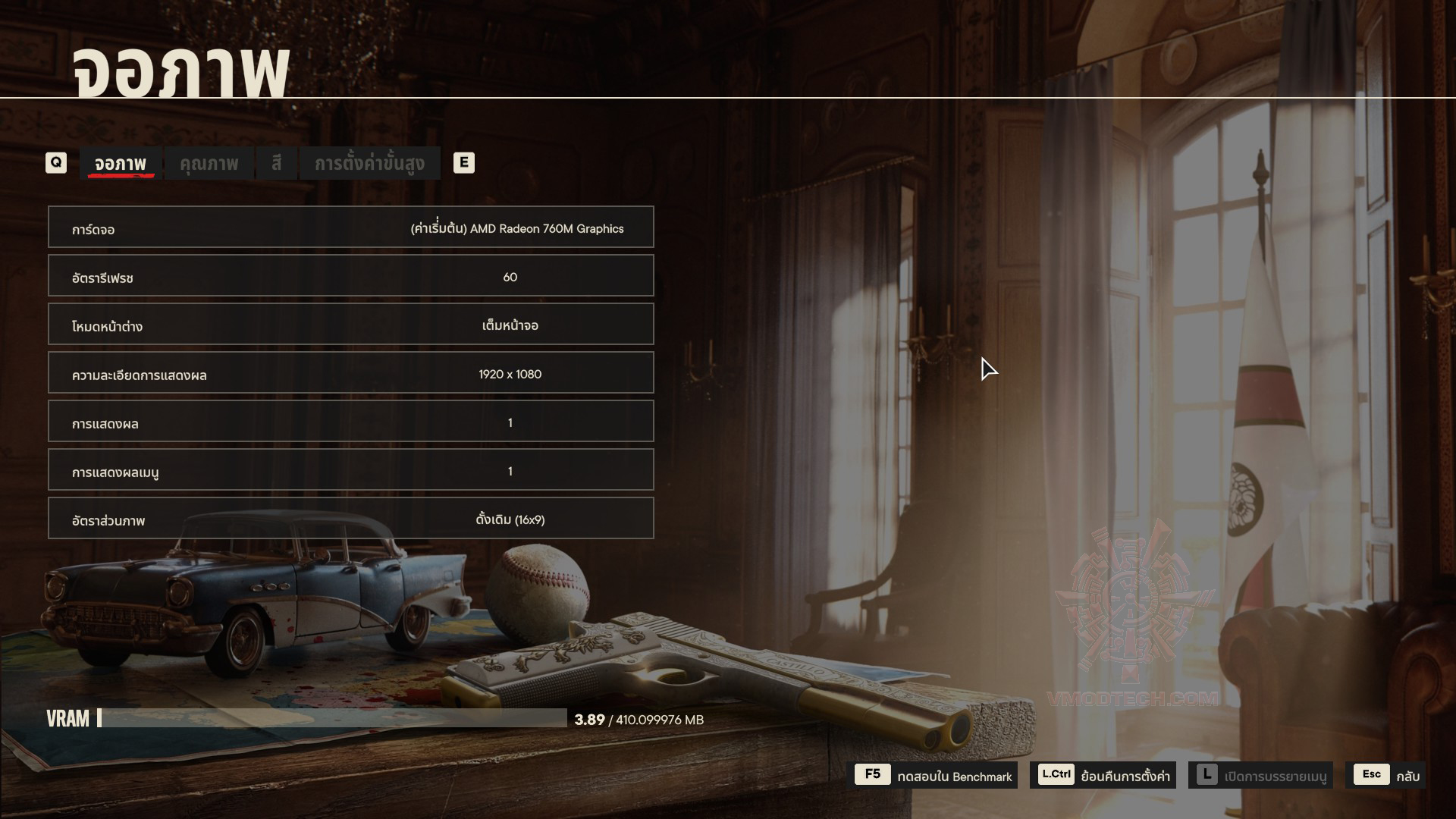Change the การ์ดจอ graphics adapter setting
This screenshot has width=1456, height=819.
tap(351, 227)
